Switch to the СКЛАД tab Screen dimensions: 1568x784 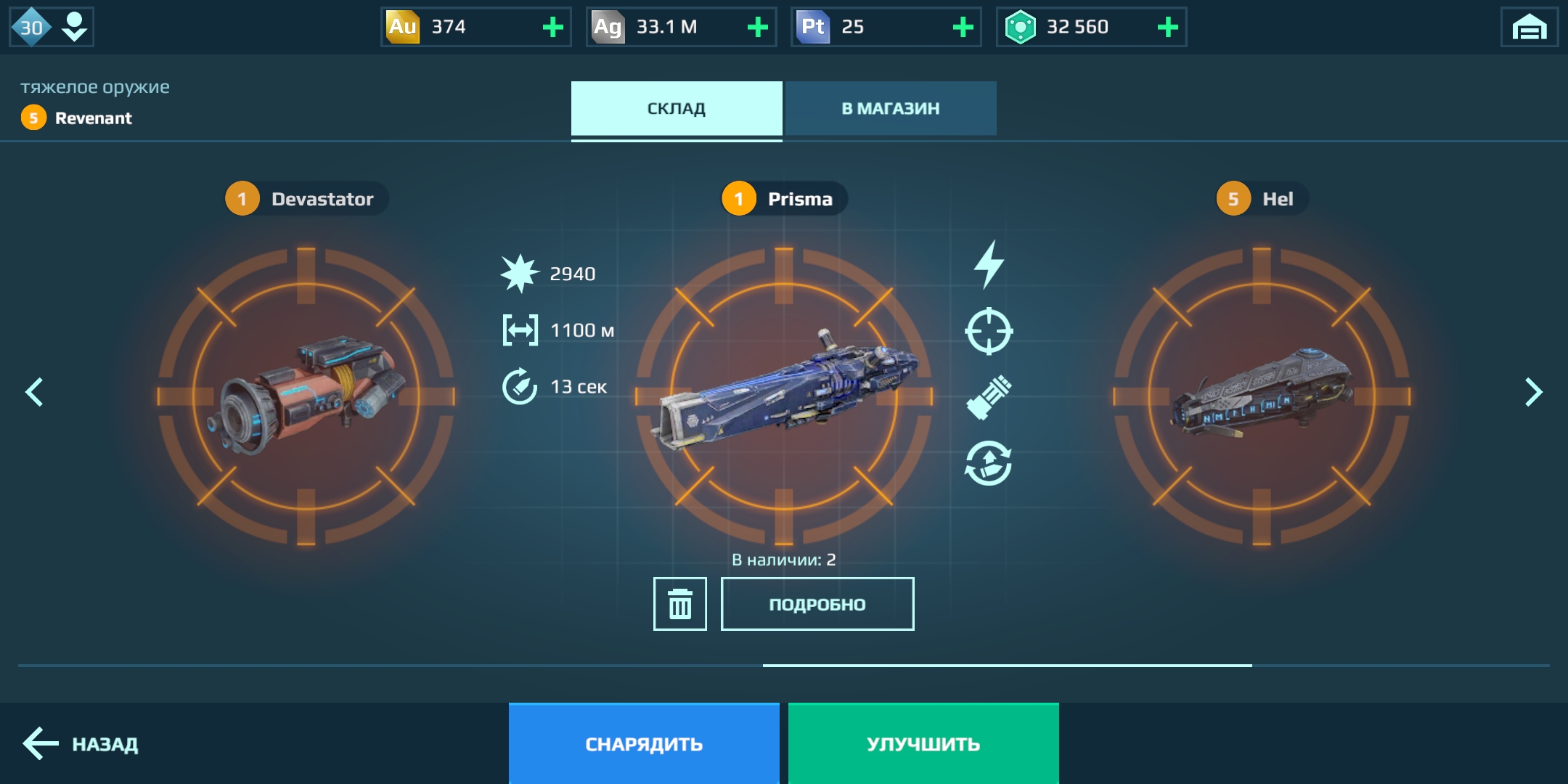(x=676, y=108)
